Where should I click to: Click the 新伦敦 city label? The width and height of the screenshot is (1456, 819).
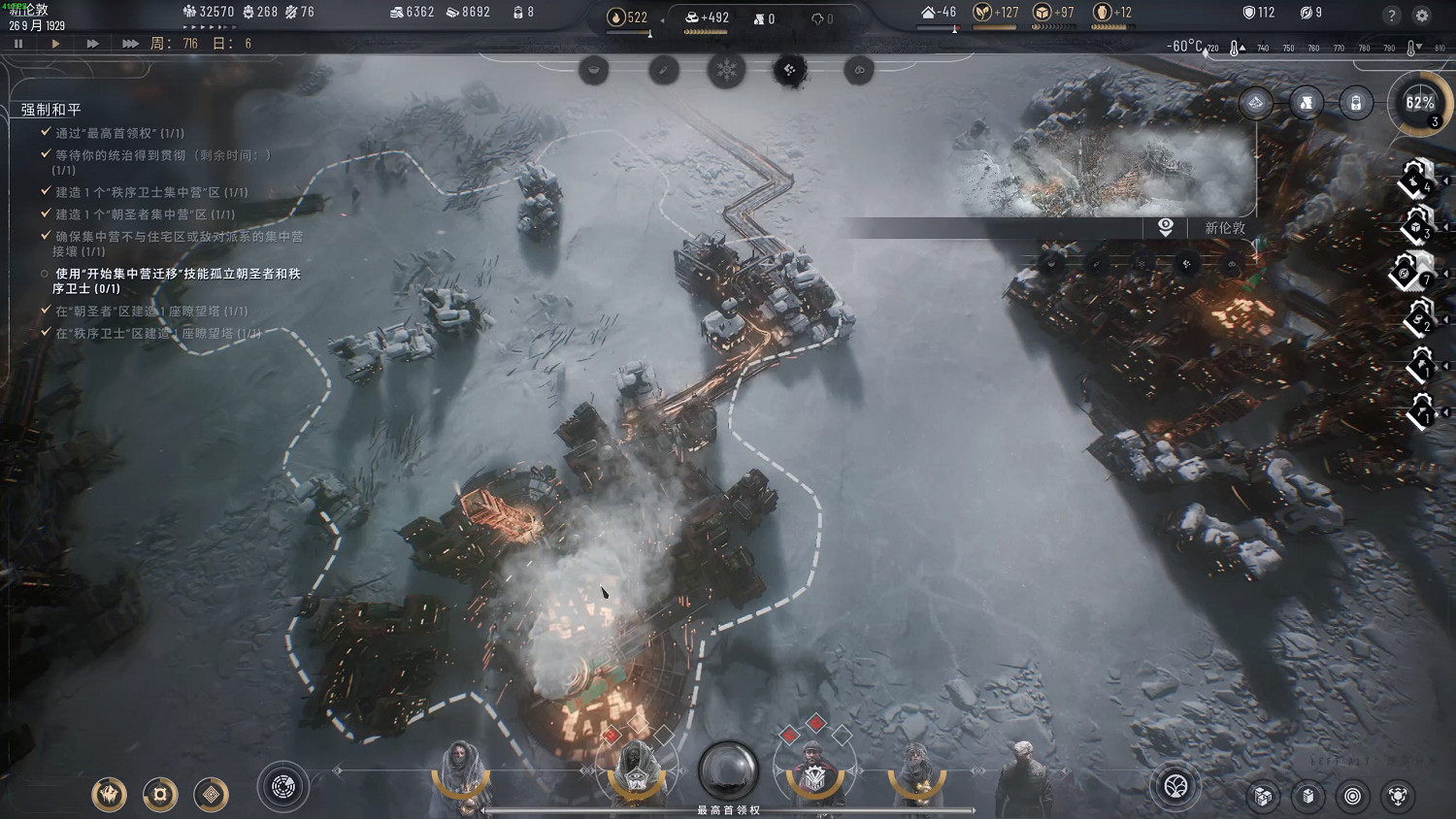pos(1224,228)
